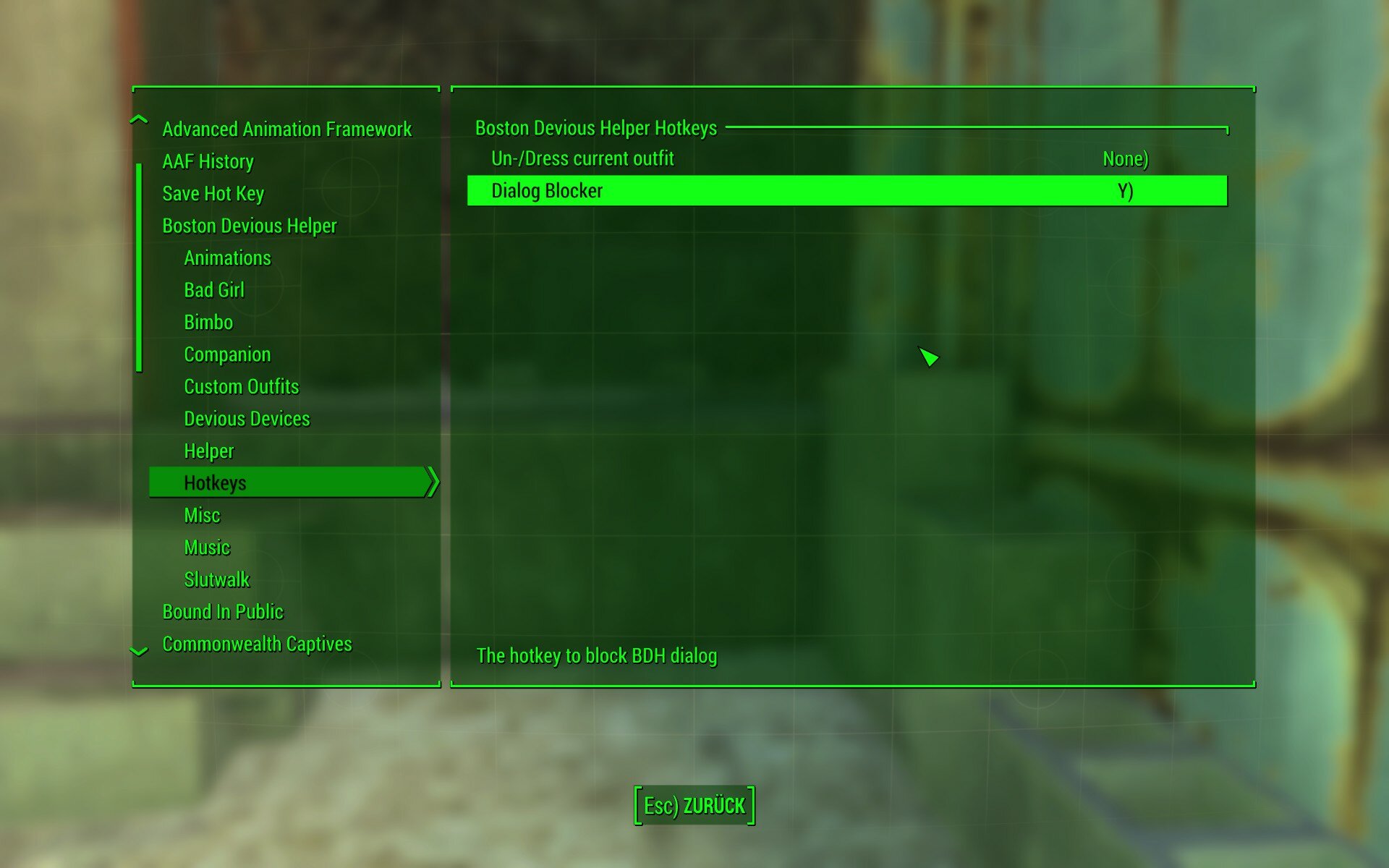1389x868 pixels.
Task: Open the Helper subsection
Action: 208,451
